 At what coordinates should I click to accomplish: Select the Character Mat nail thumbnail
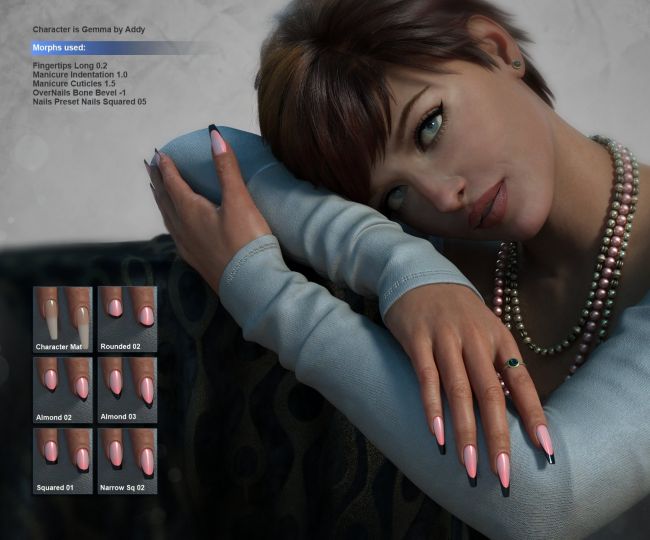coord(62,318)
